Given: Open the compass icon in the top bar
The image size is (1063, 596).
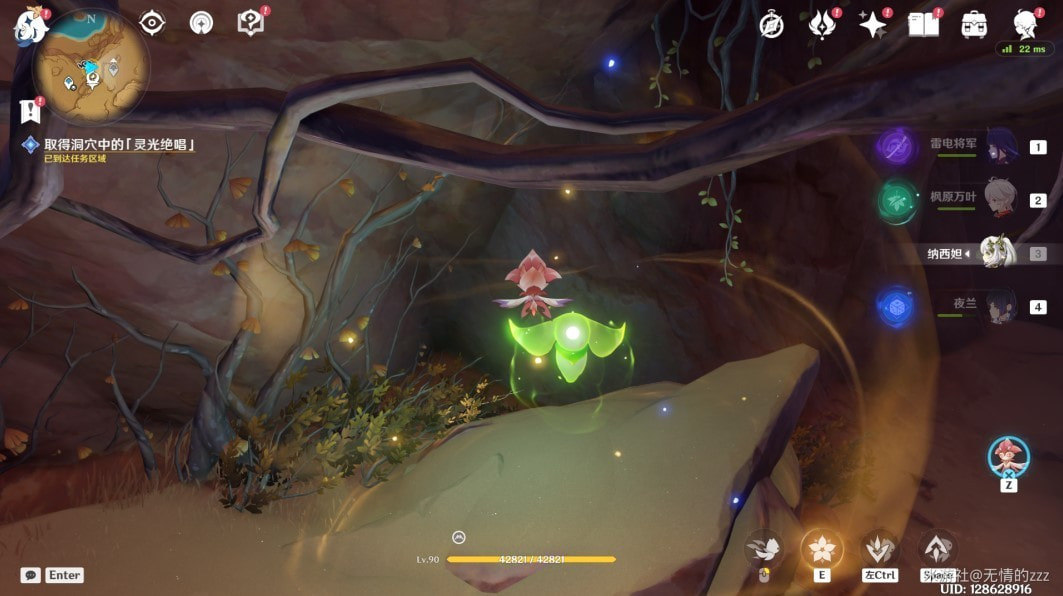Looking at the screenshot, I should [x=771, y=26].
